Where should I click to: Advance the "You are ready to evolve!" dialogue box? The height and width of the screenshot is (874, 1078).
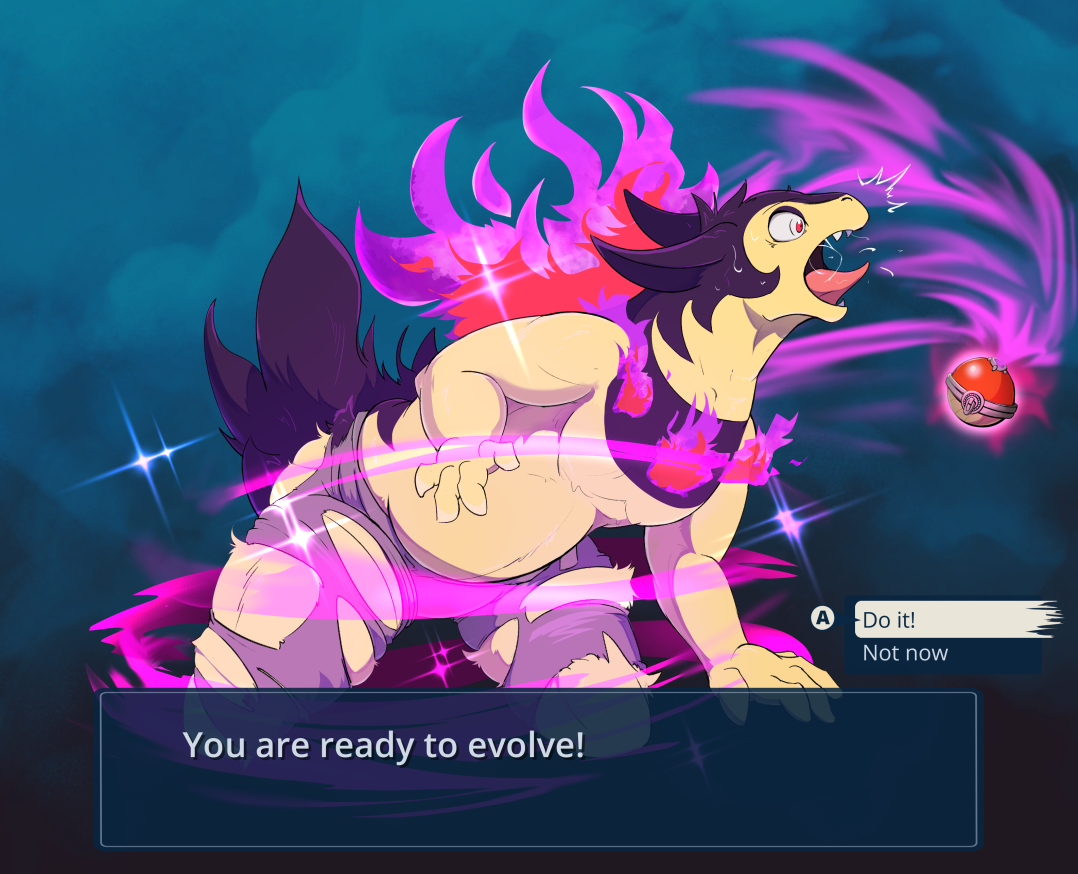538,768
